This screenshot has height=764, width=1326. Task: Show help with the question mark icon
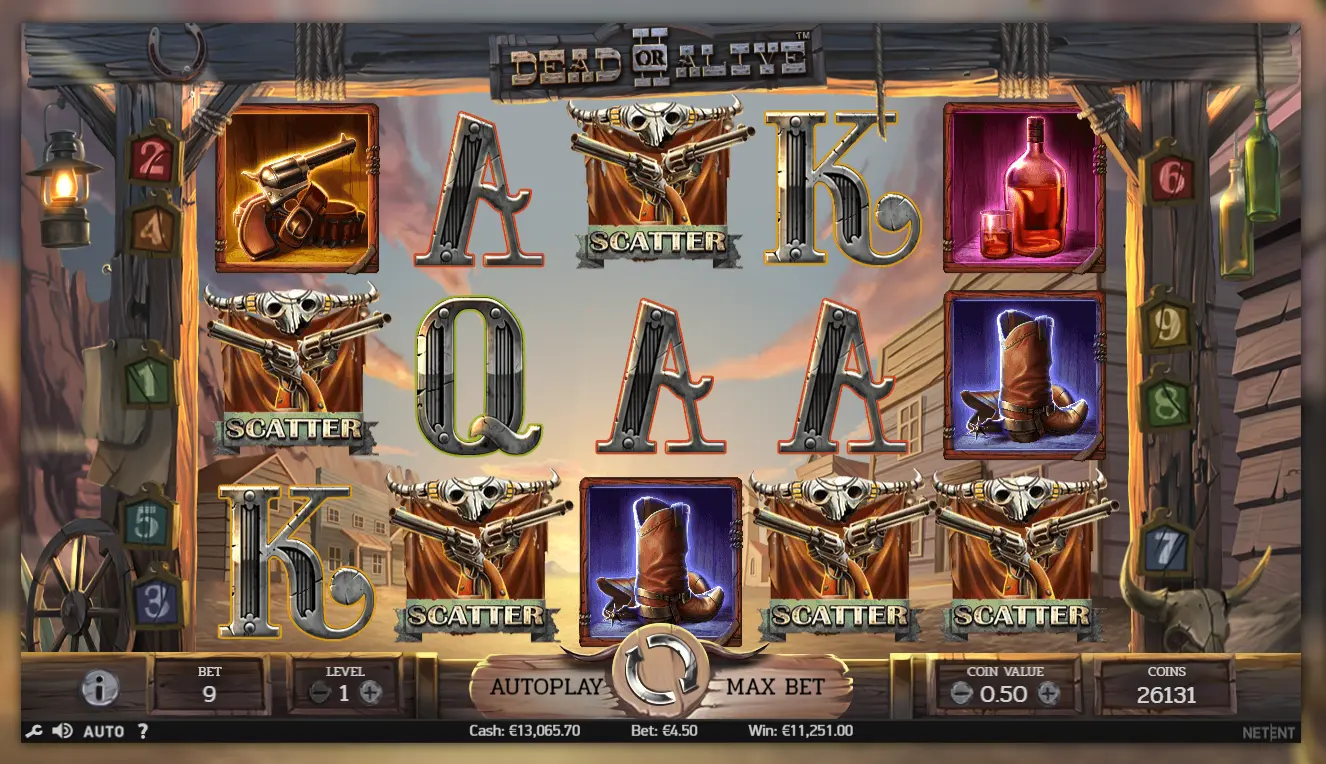(142, 731)
